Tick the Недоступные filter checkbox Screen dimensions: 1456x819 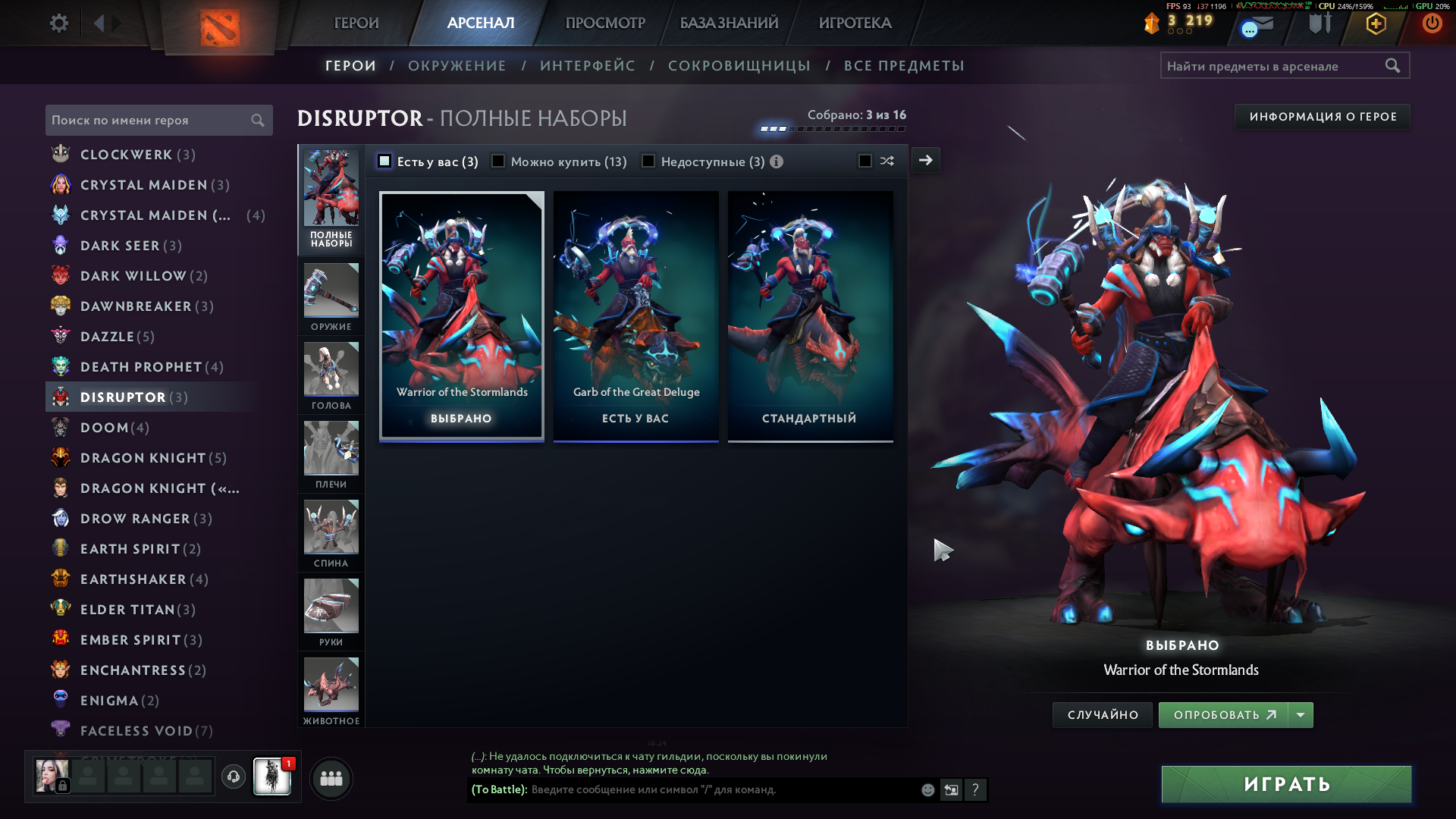tap(648, 161)
